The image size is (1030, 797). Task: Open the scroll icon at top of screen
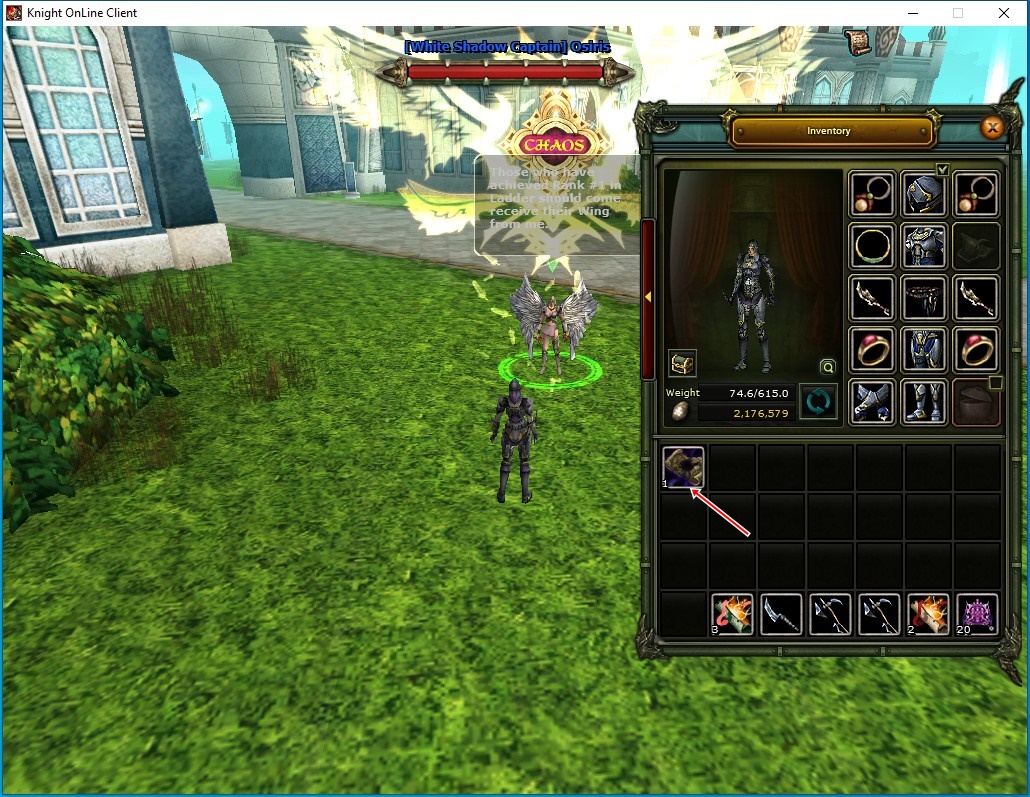(858, 42)
